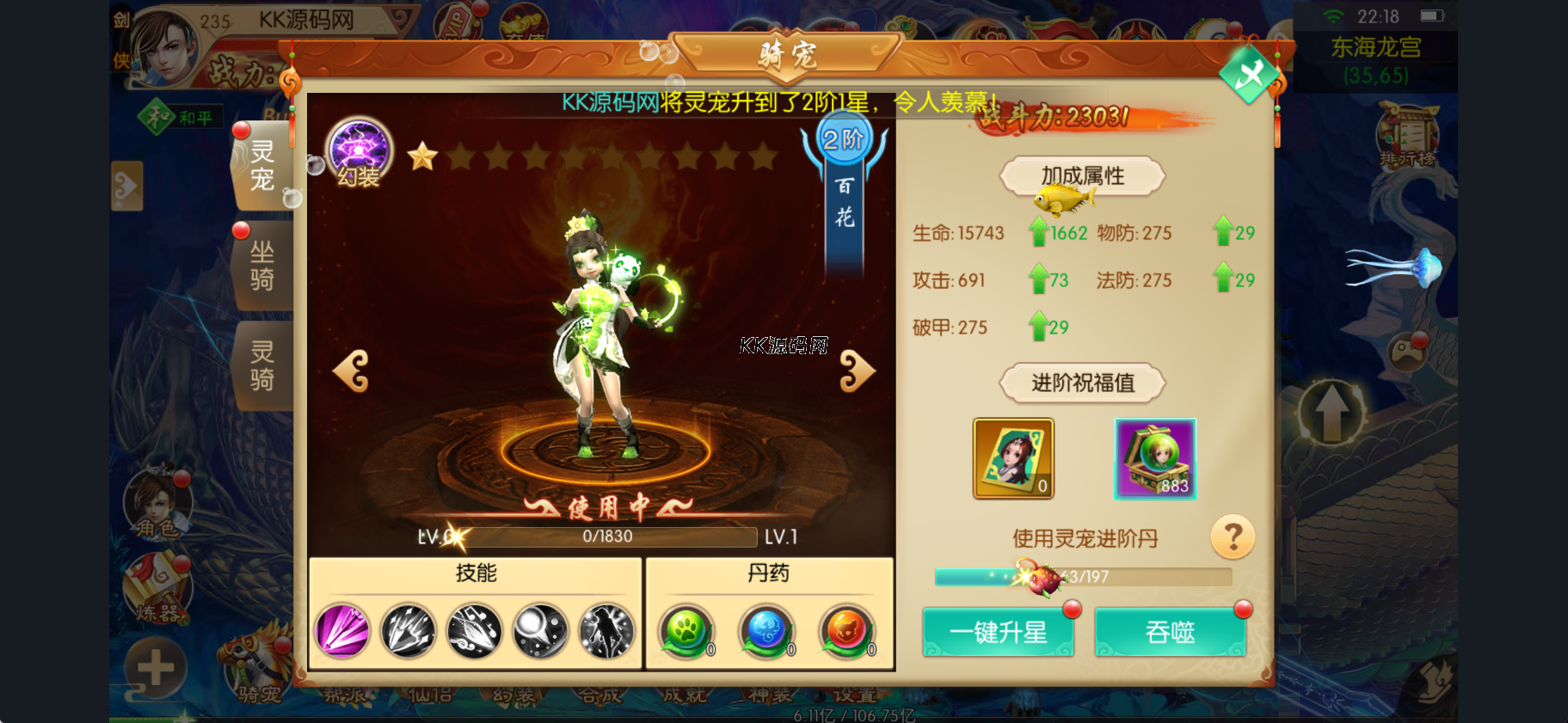Screen dimensions: 1568x723
Task: Select the blue orb pill
Action: click(766, 631)
